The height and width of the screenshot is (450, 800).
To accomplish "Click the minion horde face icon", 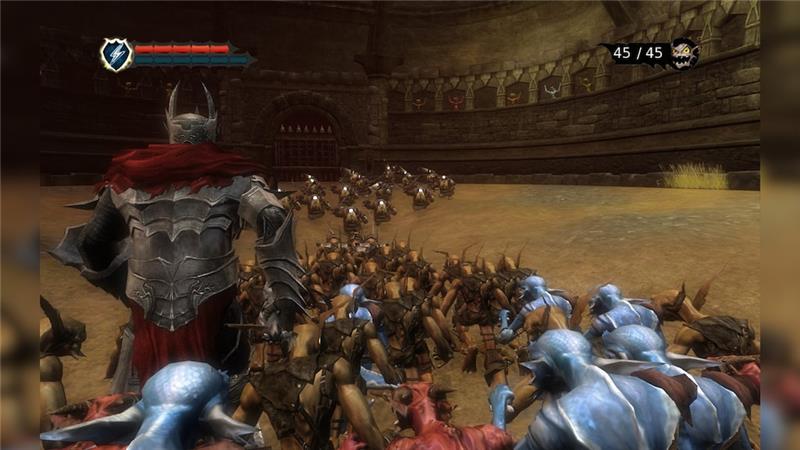I will click(684, 53).
